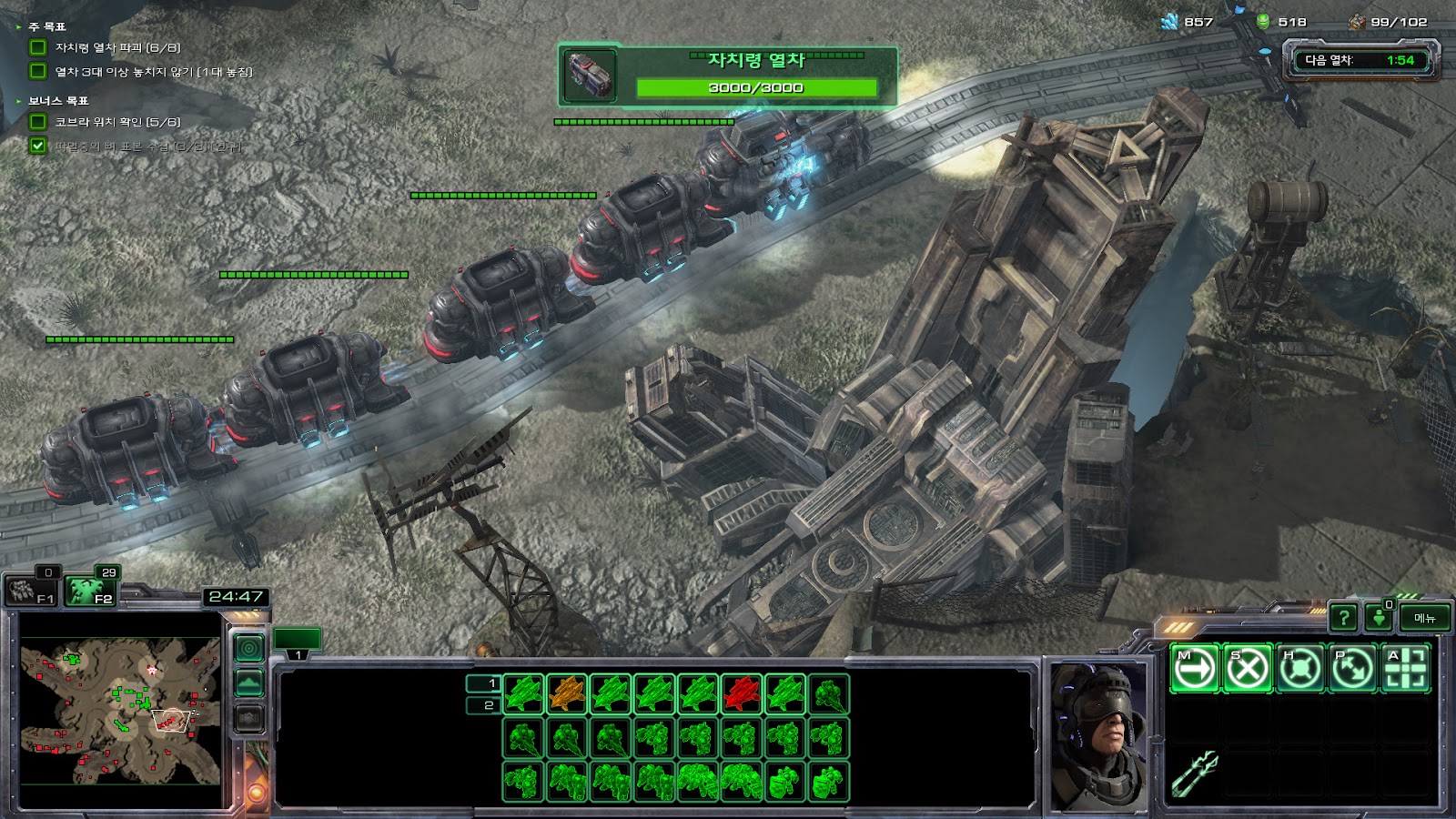
Task: Open the help question mark button
Action: click(x=1343, y=619)
